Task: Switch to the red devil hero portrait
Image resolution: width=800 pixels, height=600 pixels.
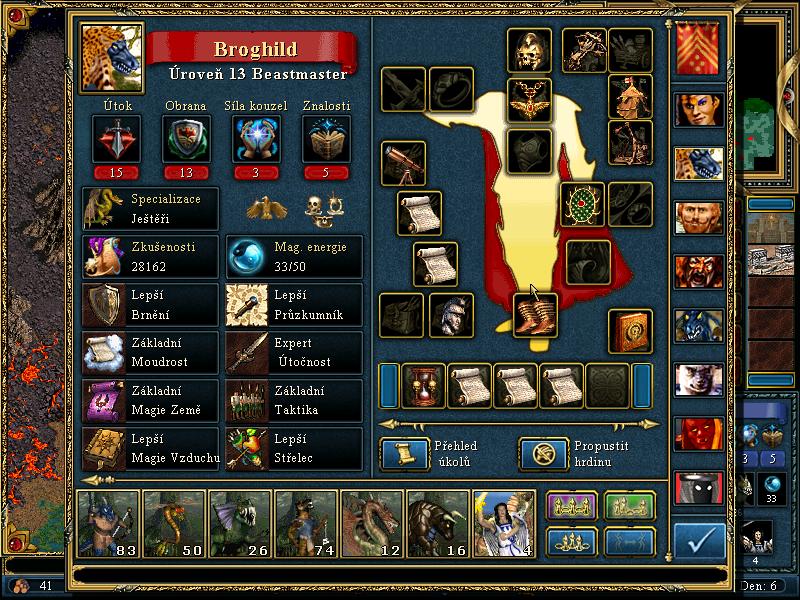Action: point(698,433)
